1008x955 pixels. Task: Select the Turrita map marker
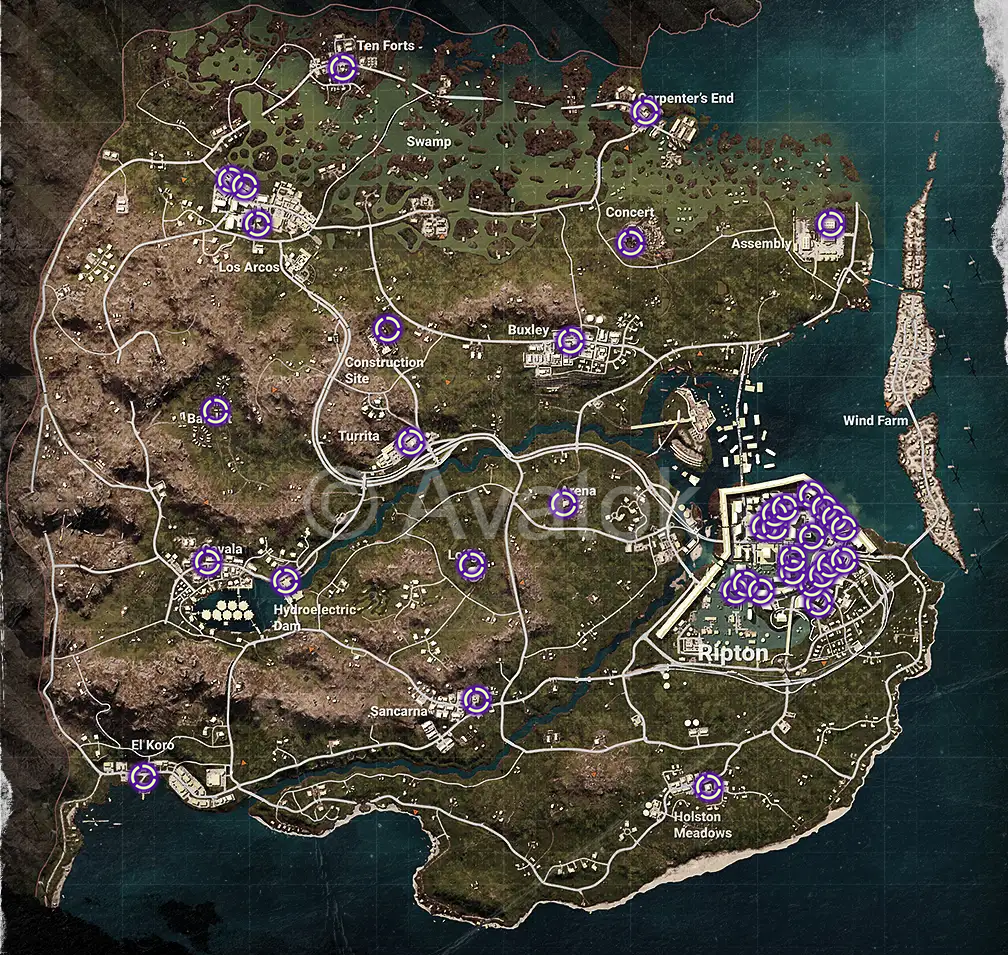[x=410, y=441]
